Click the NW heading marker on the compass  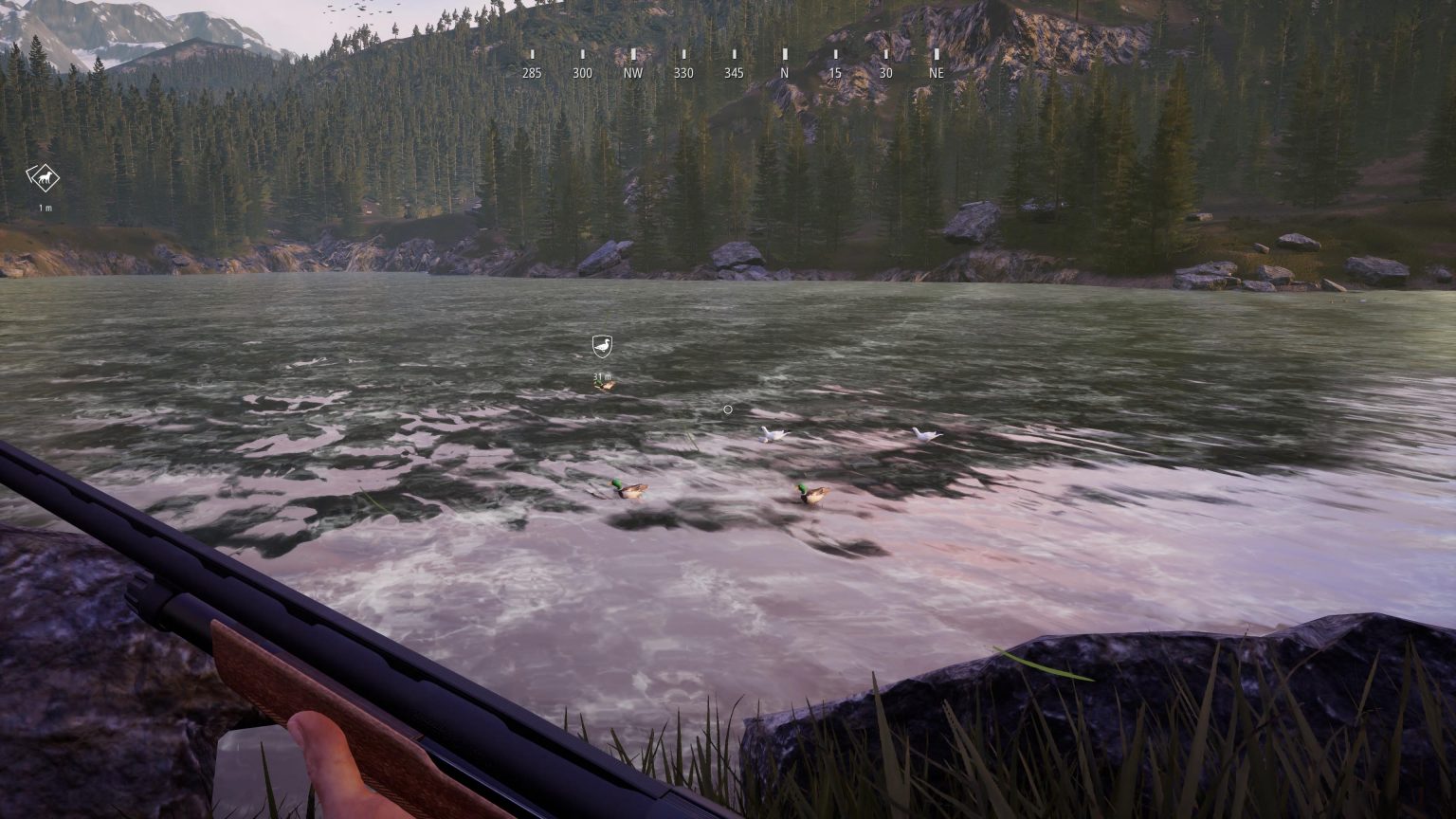pyautogui.click(x=632, y=72)
